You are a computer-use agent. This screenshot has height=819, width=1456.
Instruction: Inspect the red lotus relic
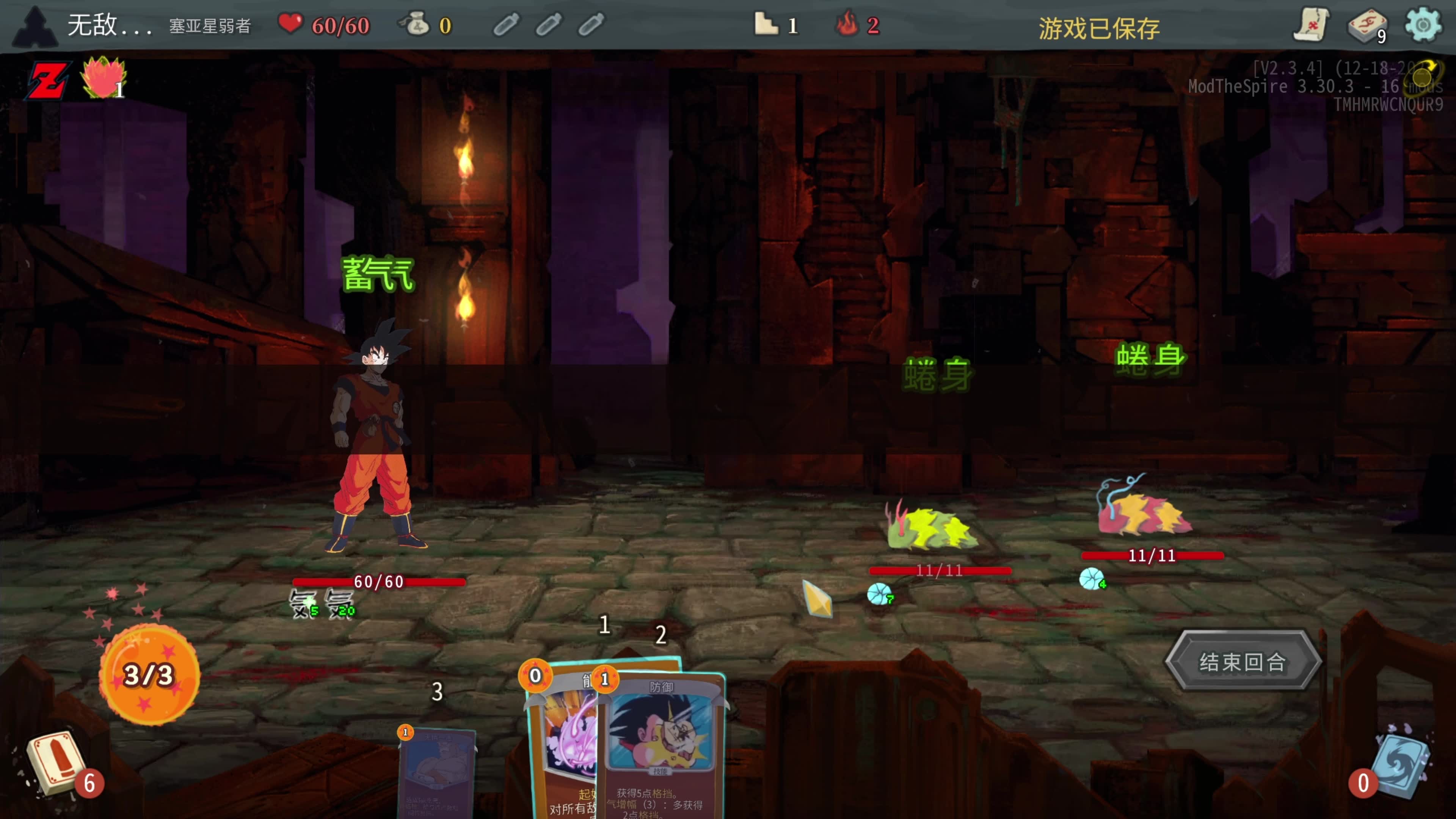point(102,78)
